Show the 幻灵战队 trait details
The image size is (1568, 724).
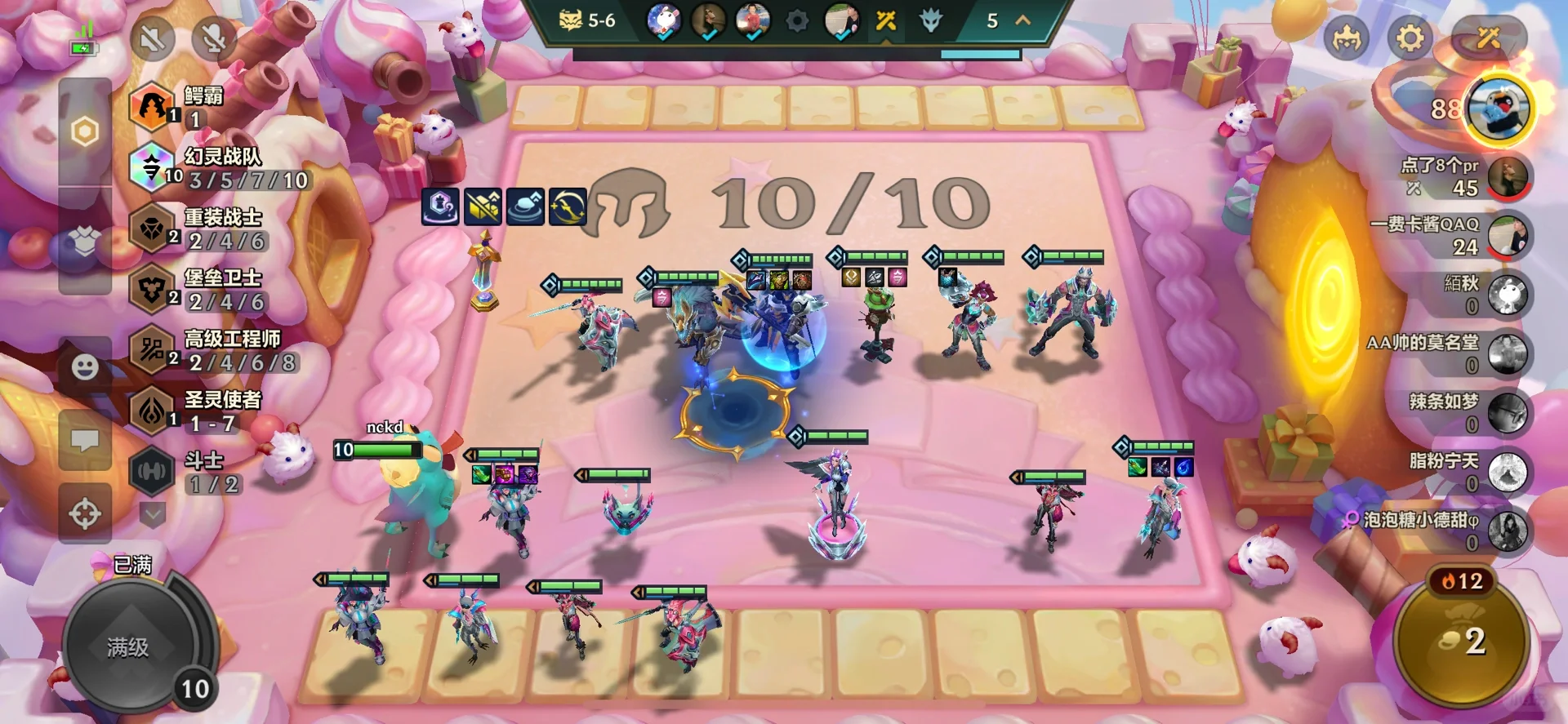152,167
